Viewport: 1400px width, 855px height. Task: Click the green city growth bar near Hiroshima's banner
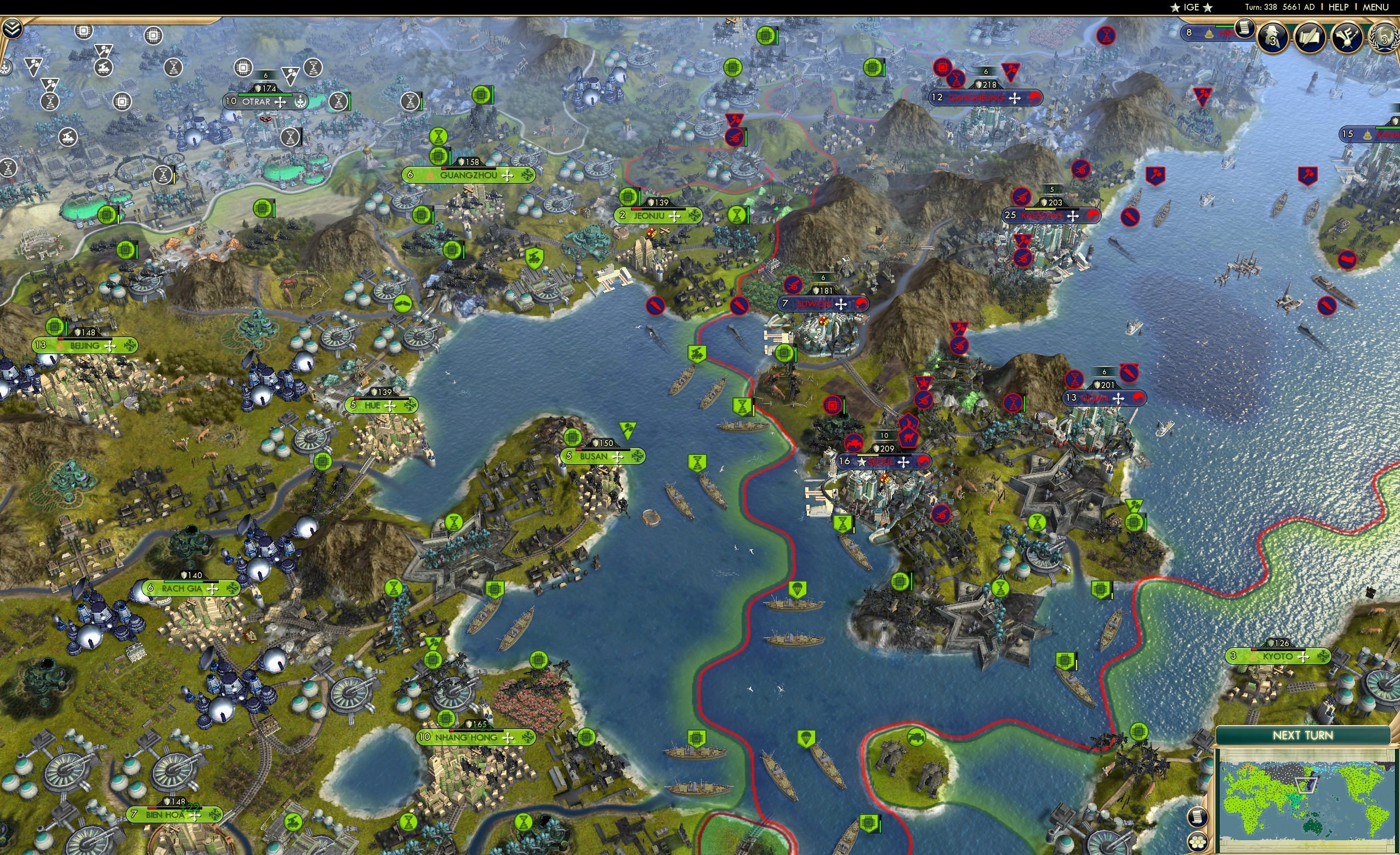[1225, 27]
